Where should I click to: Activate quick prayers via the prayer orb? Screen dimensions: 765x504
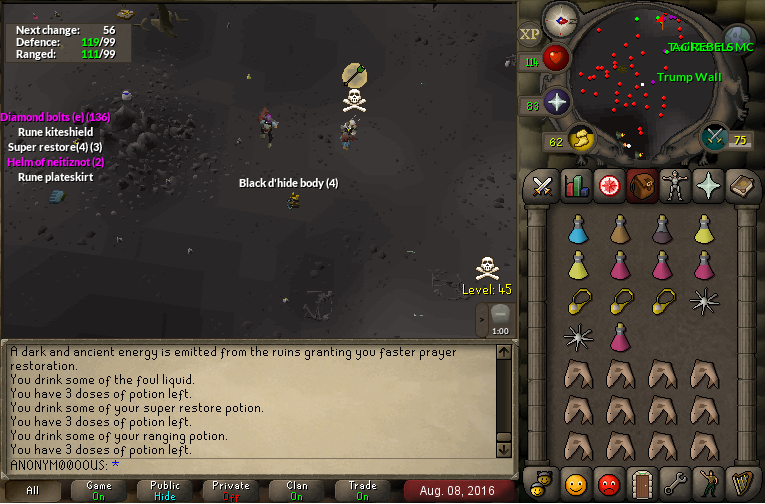coord(556,101)
